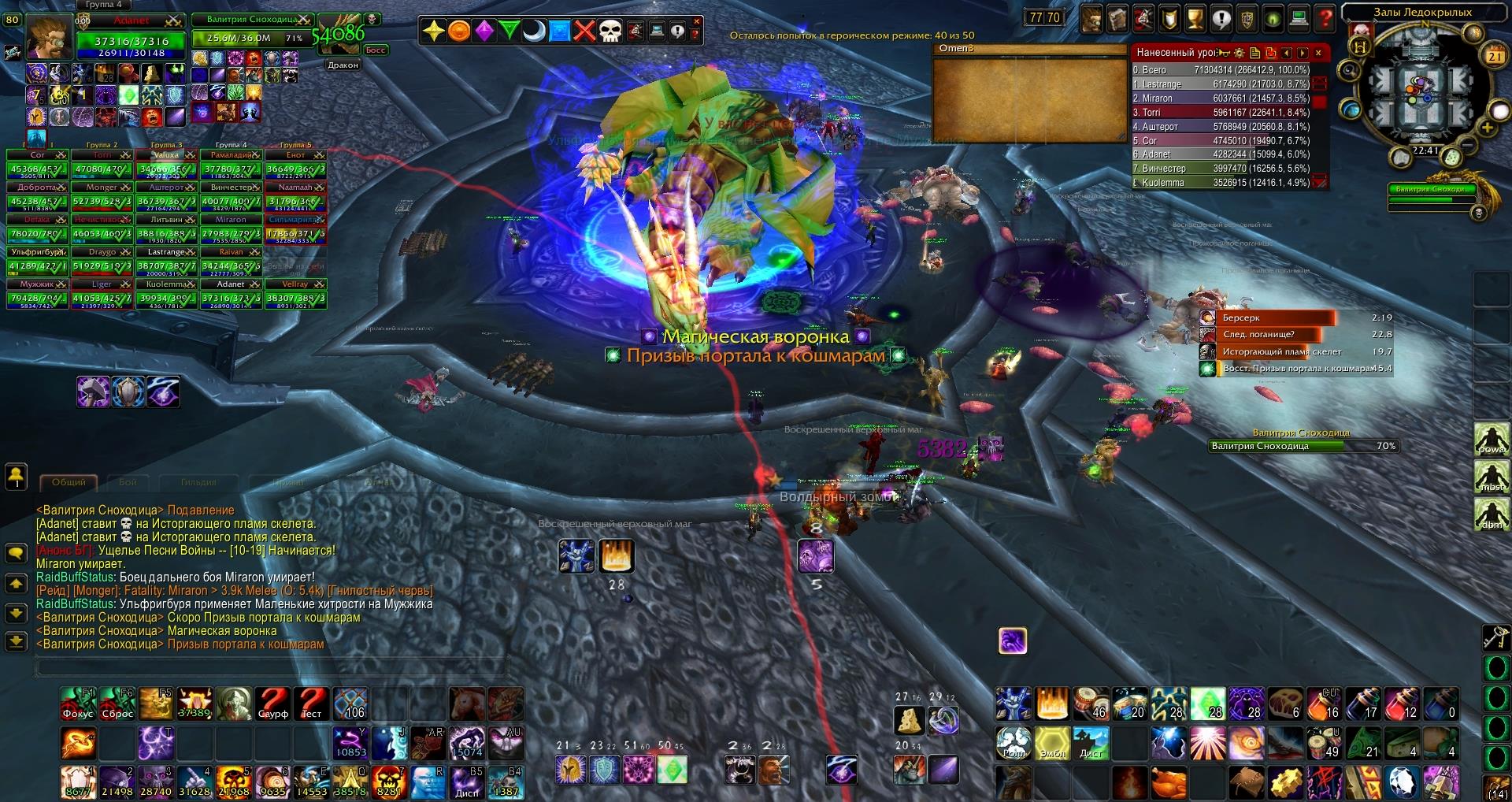Open the red question mark help button
This screenshot has width=1512, height=802.
click(x=1326, y=18)
